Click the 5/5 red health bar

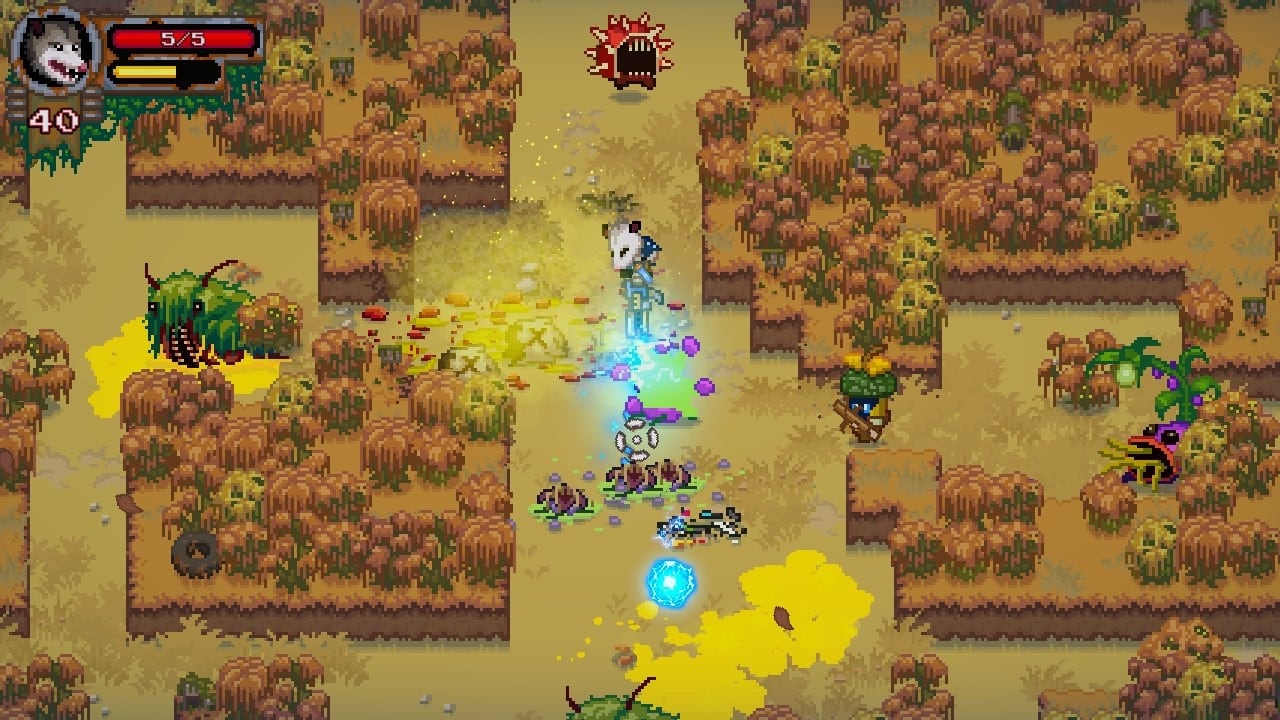click(x=185, y=40)
